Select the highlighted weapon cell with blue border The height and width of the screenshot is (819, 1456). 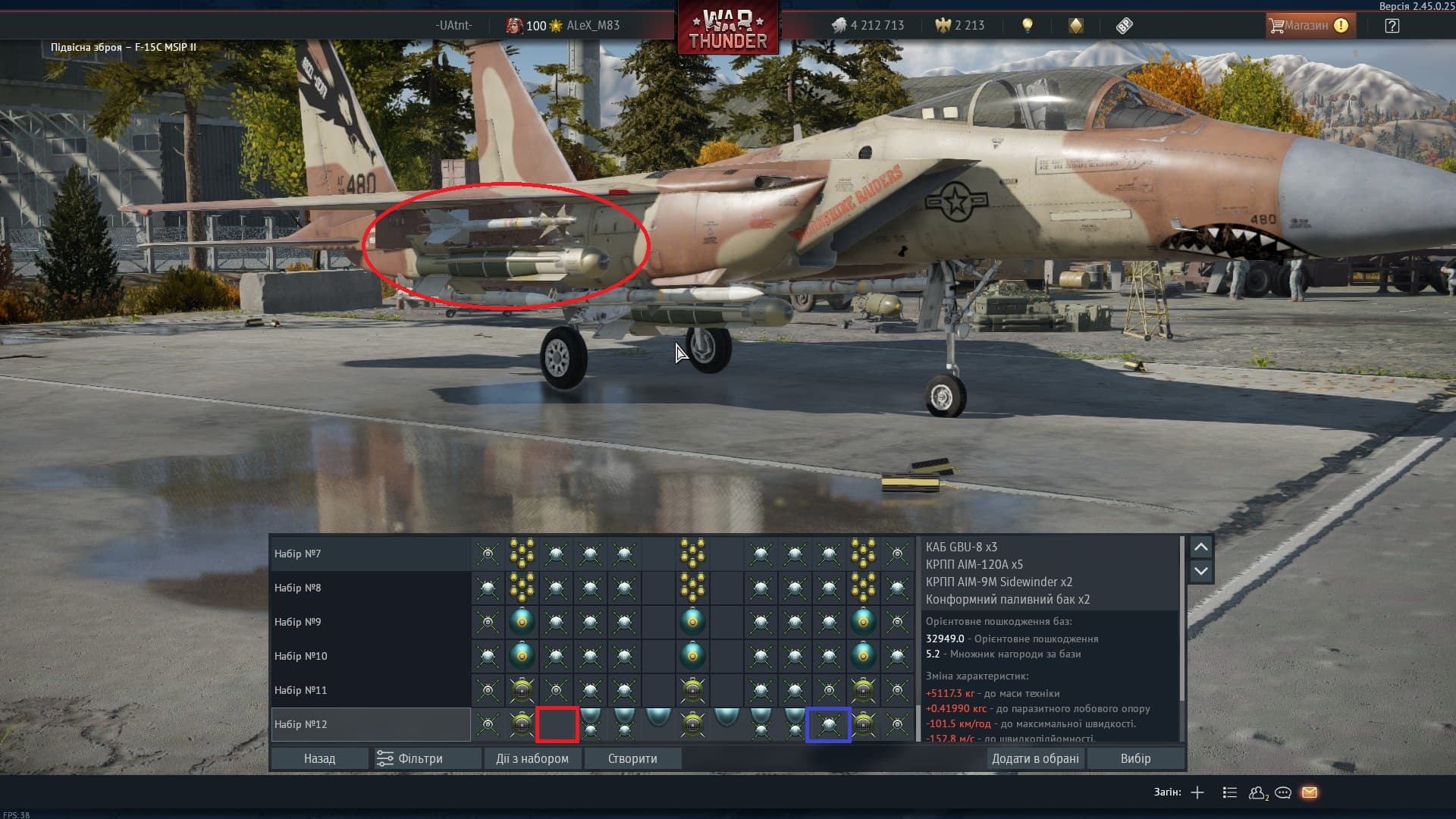click(x=829, y=724)
